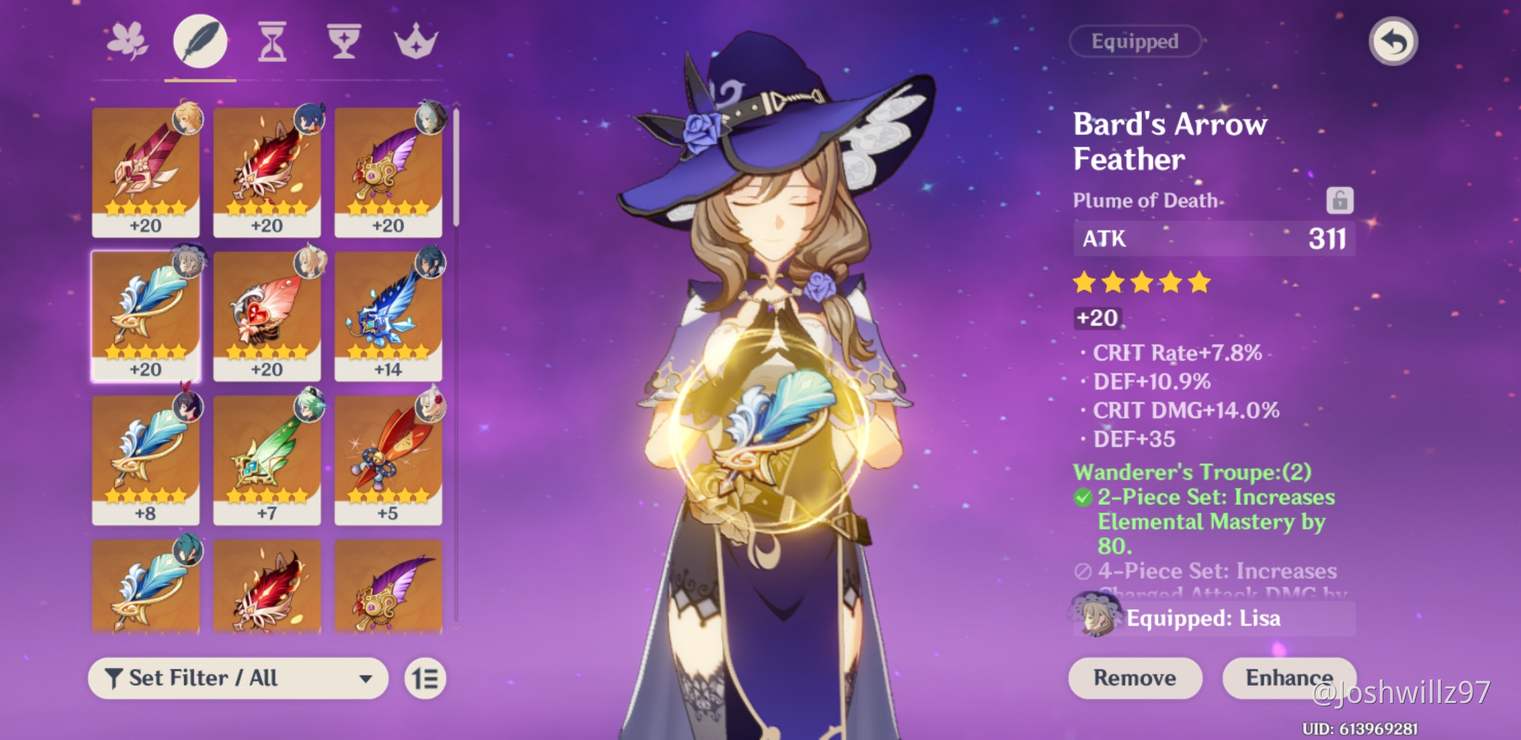Viewport: 1521px width, 740px height.
Task: Click the Equipped label at top right
Action: coord(1137,41)
